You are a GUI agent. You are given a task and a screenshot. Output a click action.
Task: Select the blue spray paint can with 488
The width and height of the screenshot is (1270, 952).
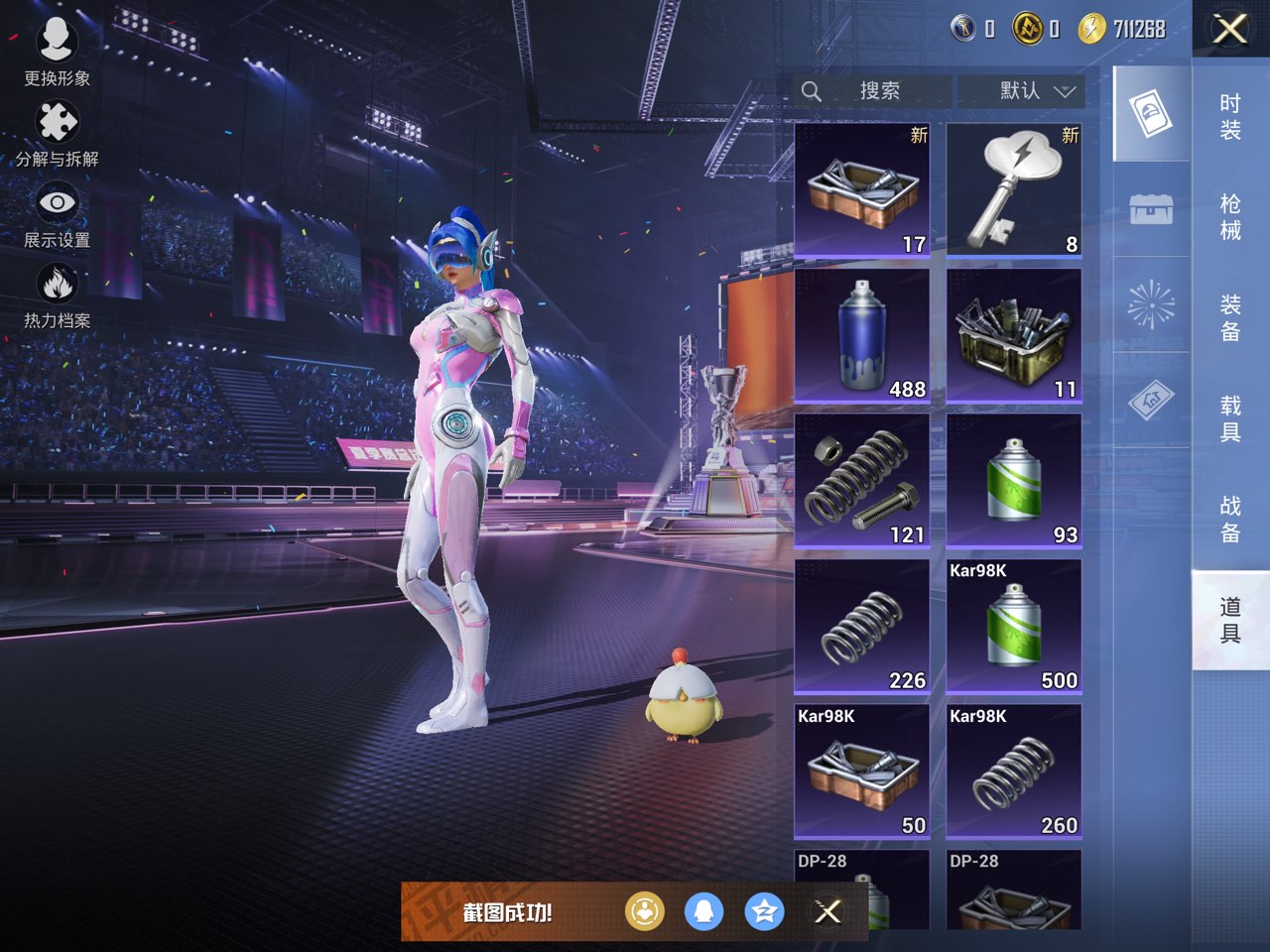[x=862, y=335]
